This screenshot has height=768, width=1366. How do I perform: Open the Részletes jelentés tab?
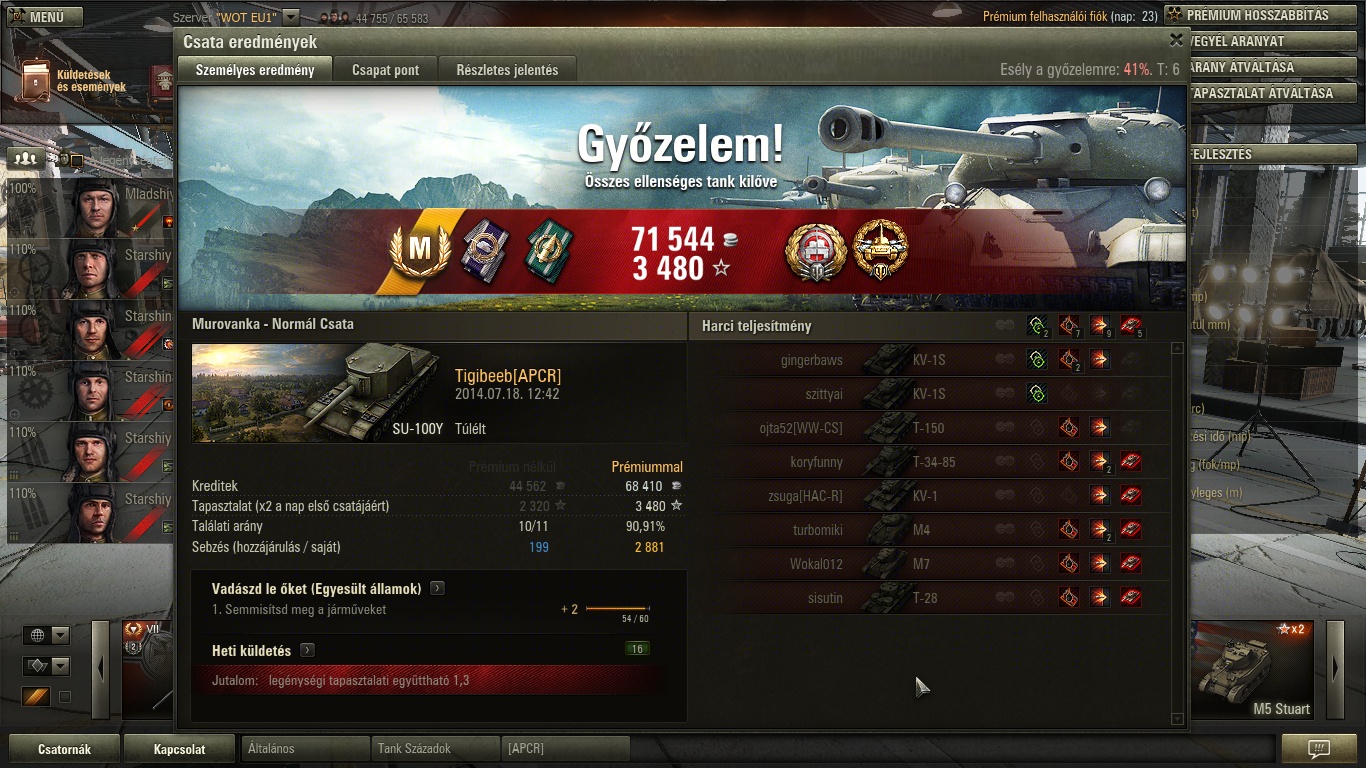507,70
